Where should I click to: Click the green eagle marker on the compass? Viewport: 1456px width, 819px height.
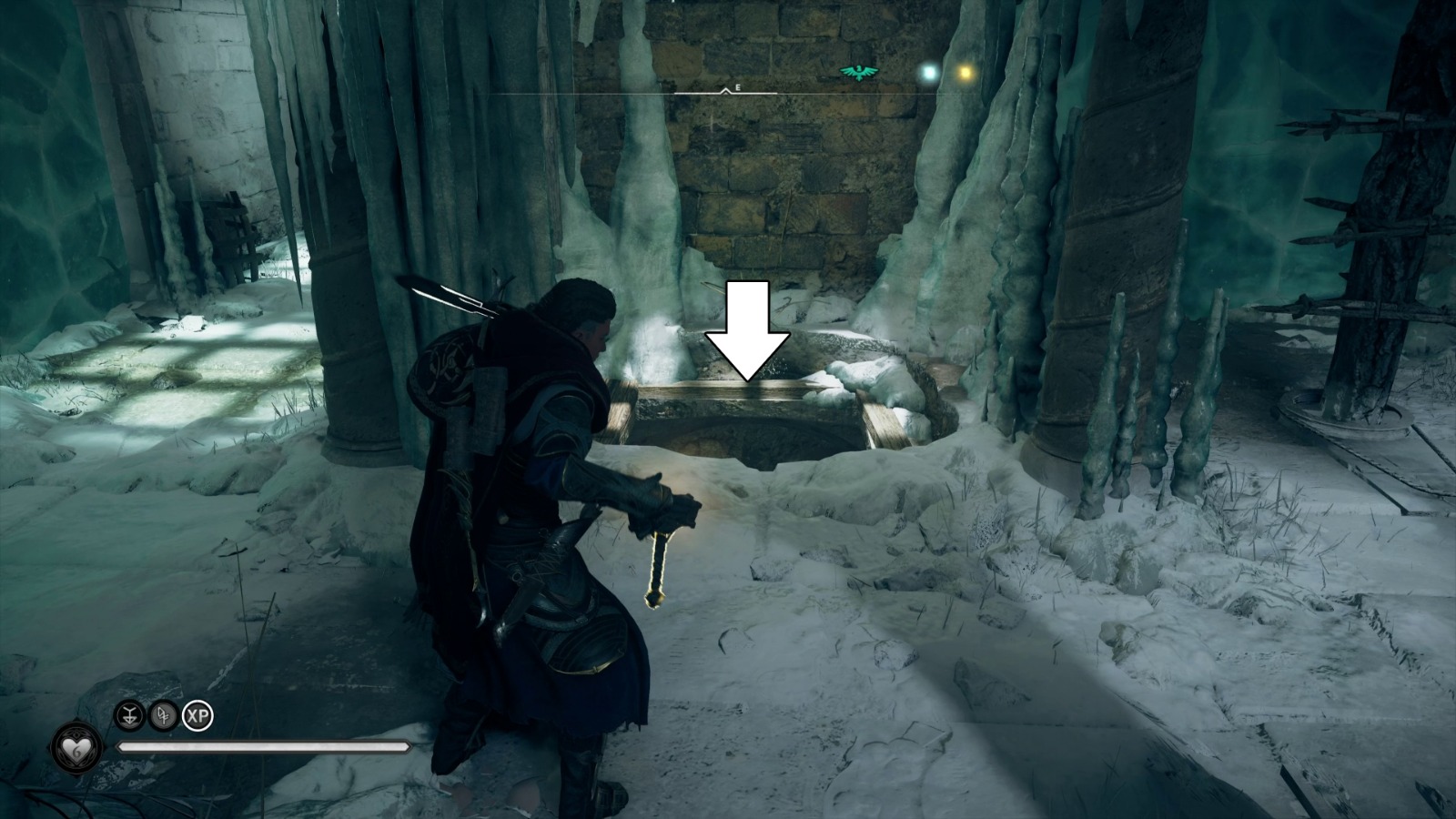(x=858, y=71)
